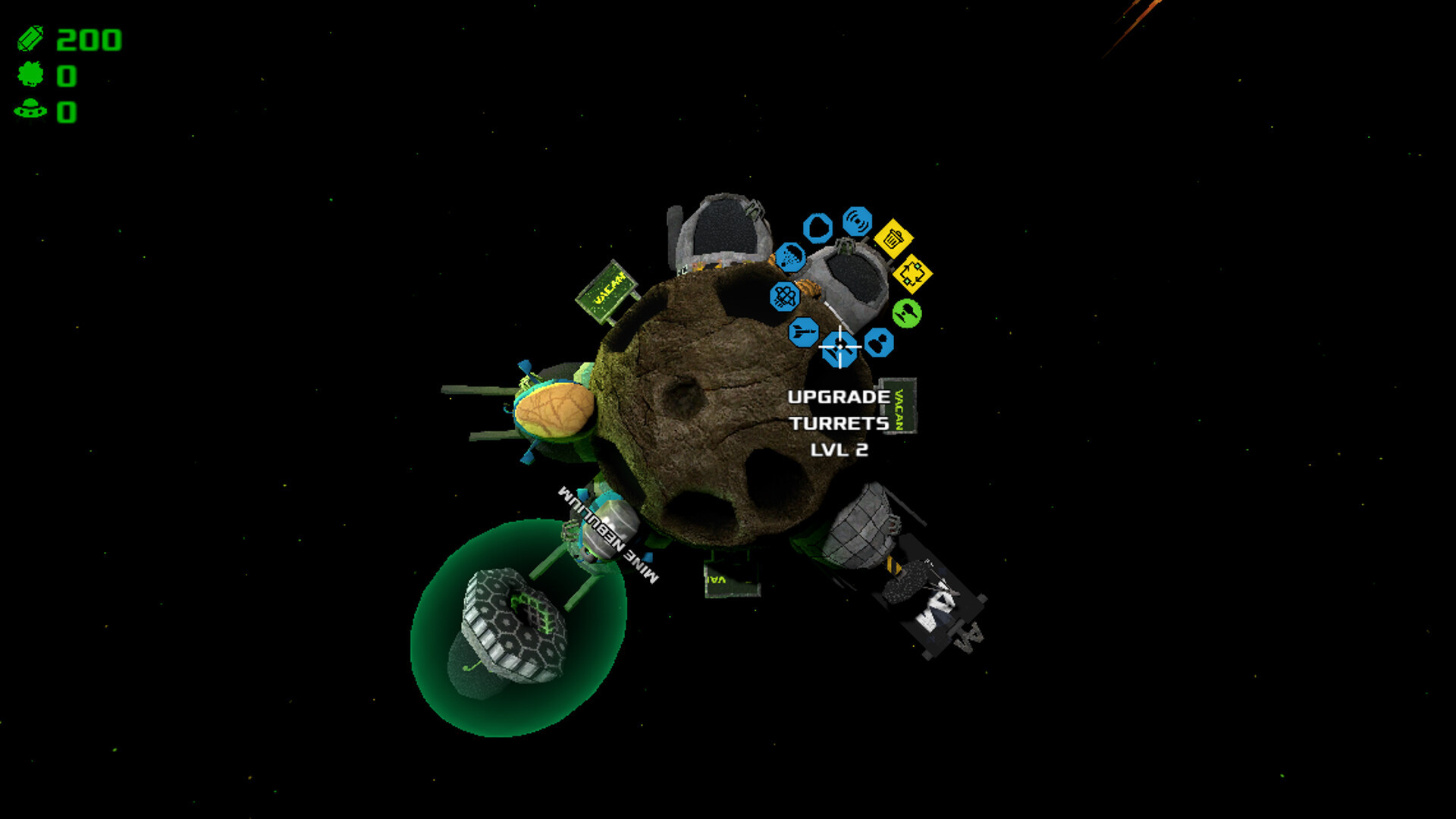Screen dimensions: 1456x819
Task: Choose the green turret upgrade icon
Action: (x=906, y=312)
